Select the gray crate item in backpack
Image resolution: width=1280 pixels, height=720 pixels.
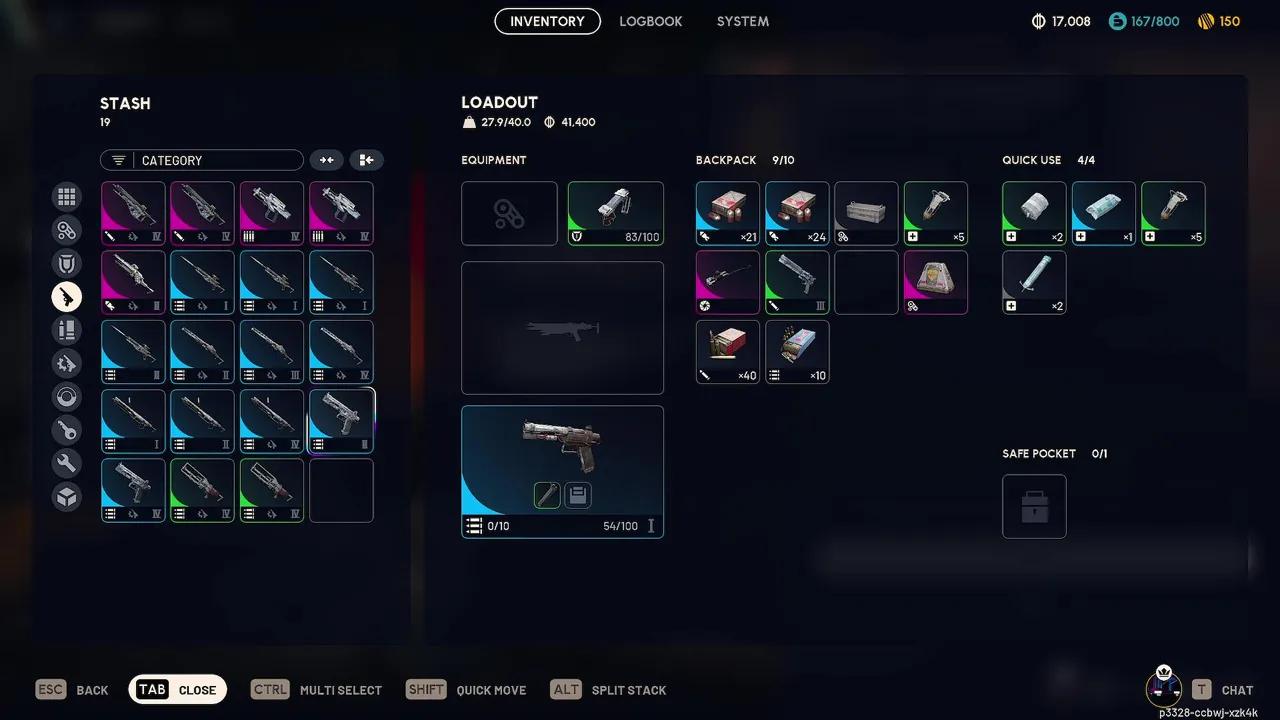point(866,213)
